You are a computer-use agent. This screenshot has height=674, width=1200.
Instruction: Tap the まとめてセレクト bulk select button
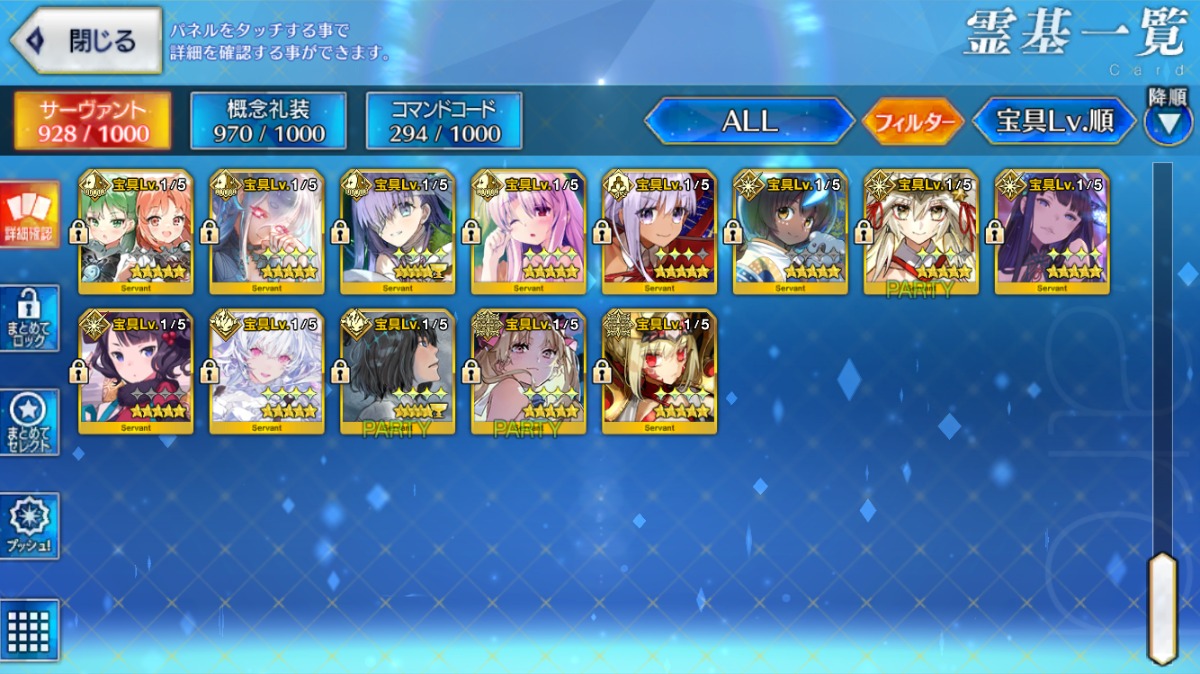[29, 422]
